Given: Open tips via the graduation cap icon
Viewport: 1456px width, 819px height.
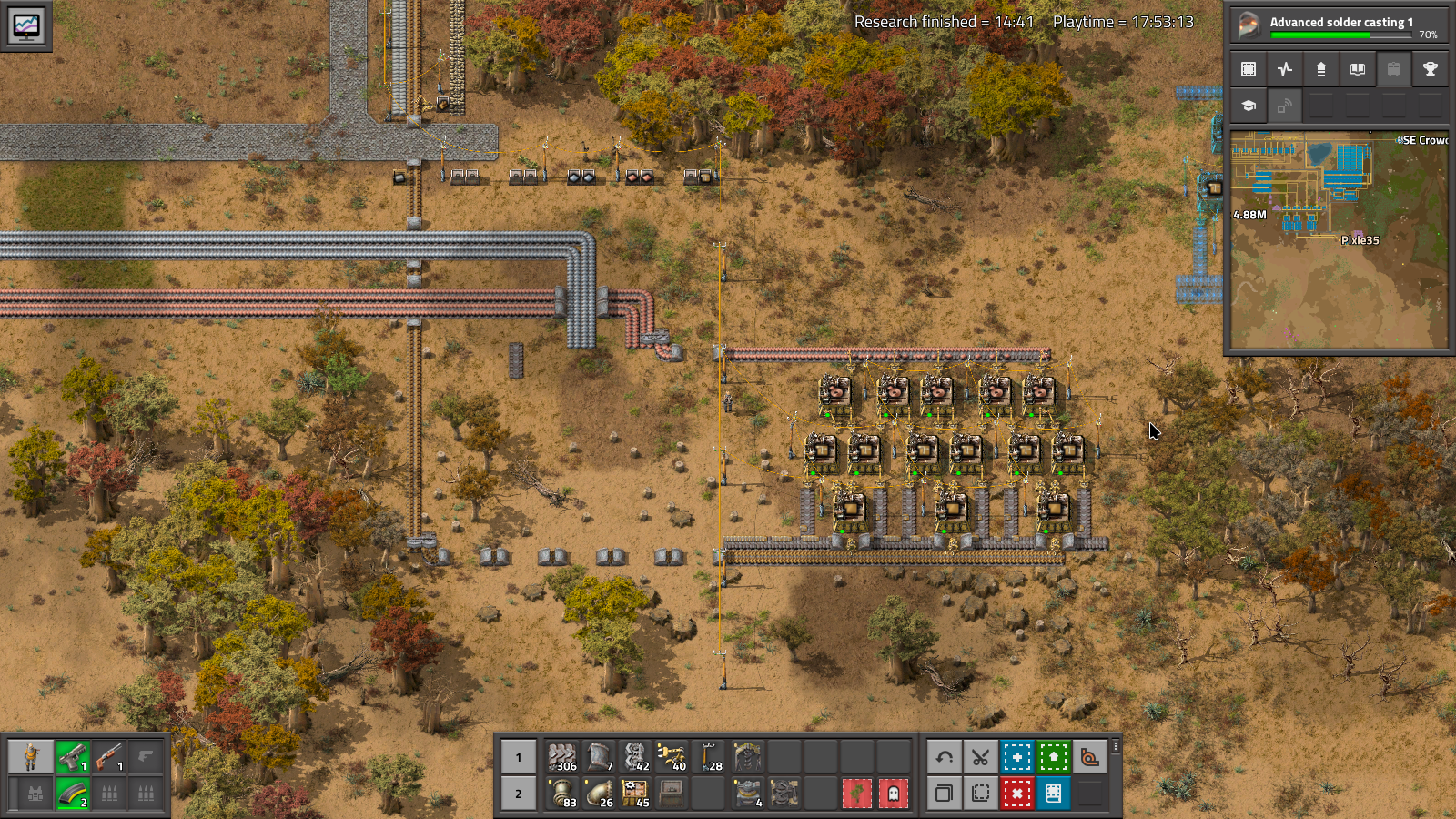Looking at the screenshot, I should click(1249, 106).
